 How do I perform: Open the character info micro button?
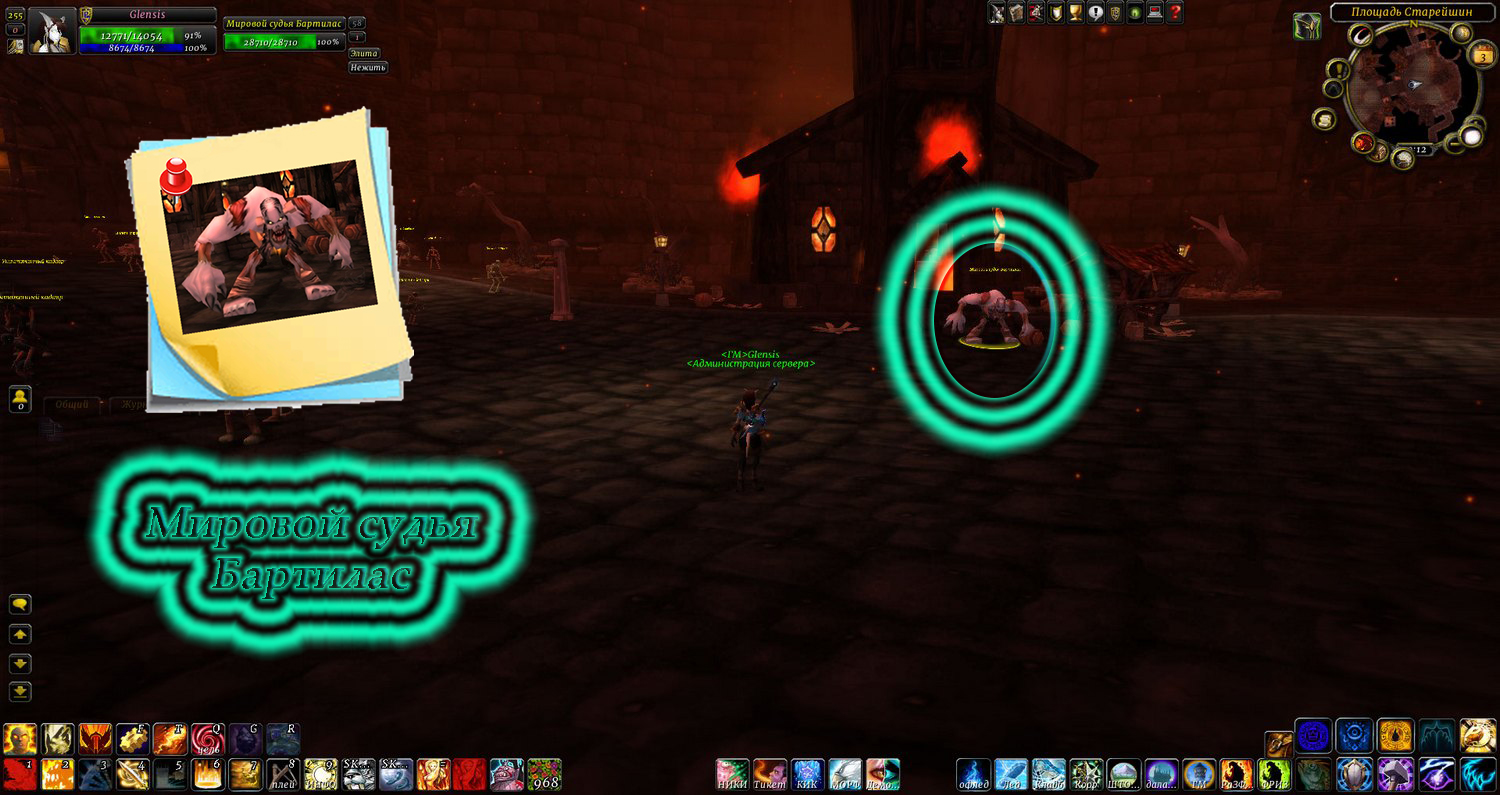(997, 12)
